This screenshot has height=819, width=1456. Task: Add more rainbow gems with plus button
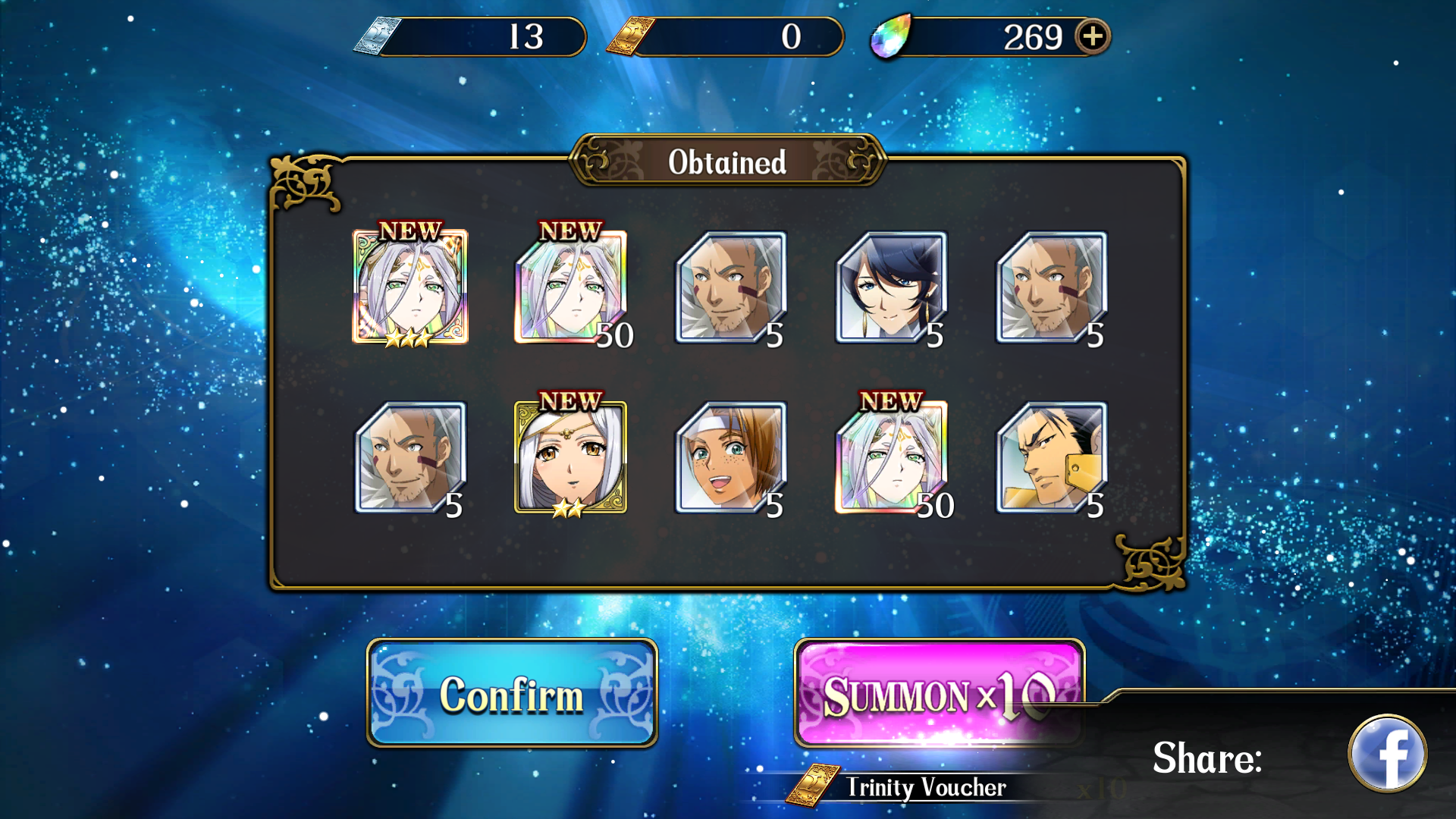[1092, 36]
